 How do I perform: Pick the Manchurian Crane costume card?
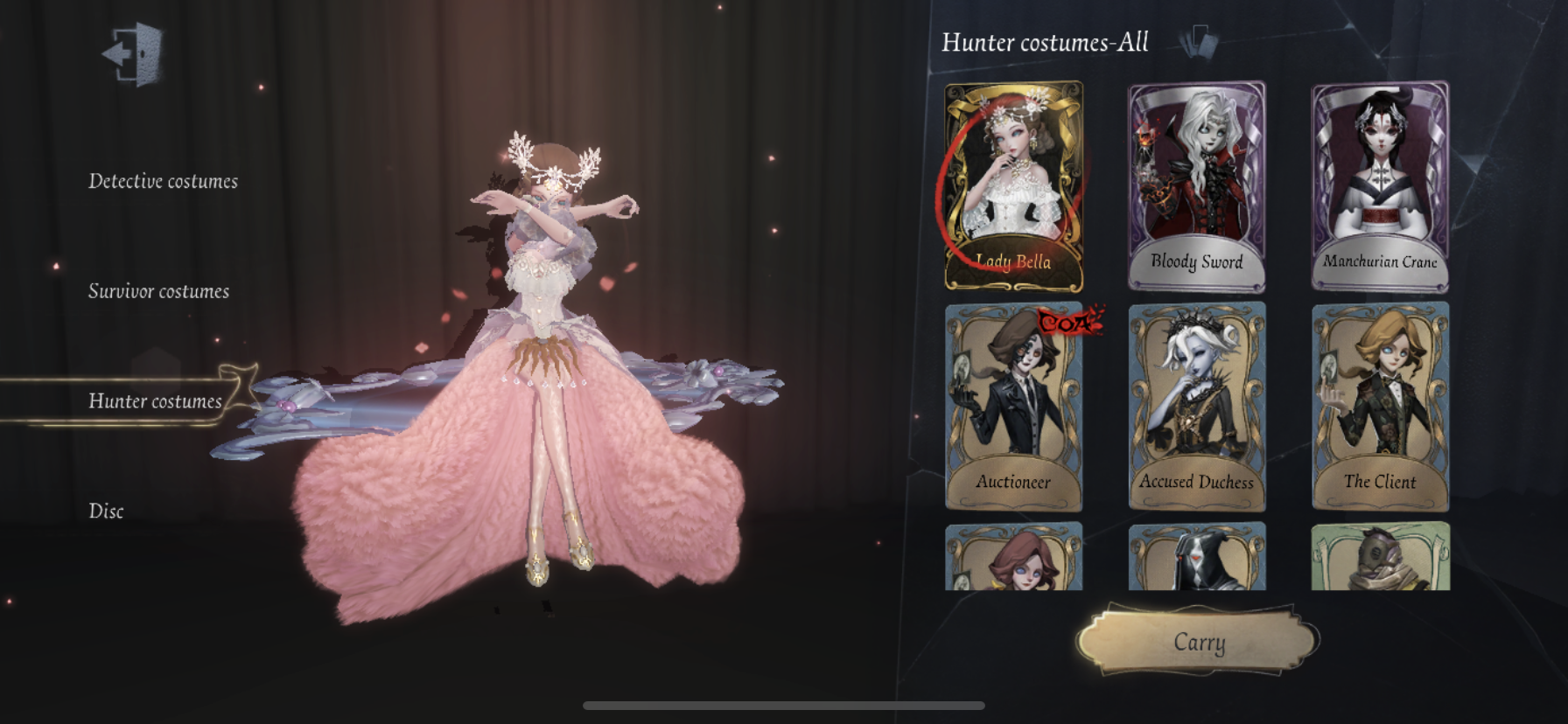1380,185
